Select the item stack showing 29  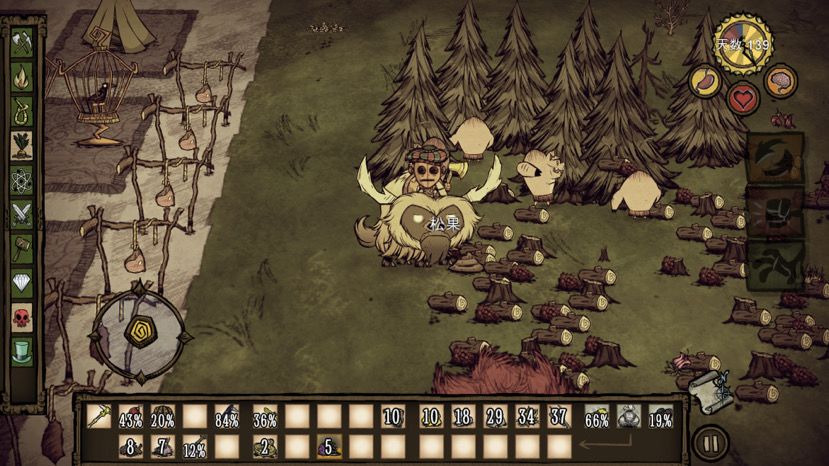[494, 416]
